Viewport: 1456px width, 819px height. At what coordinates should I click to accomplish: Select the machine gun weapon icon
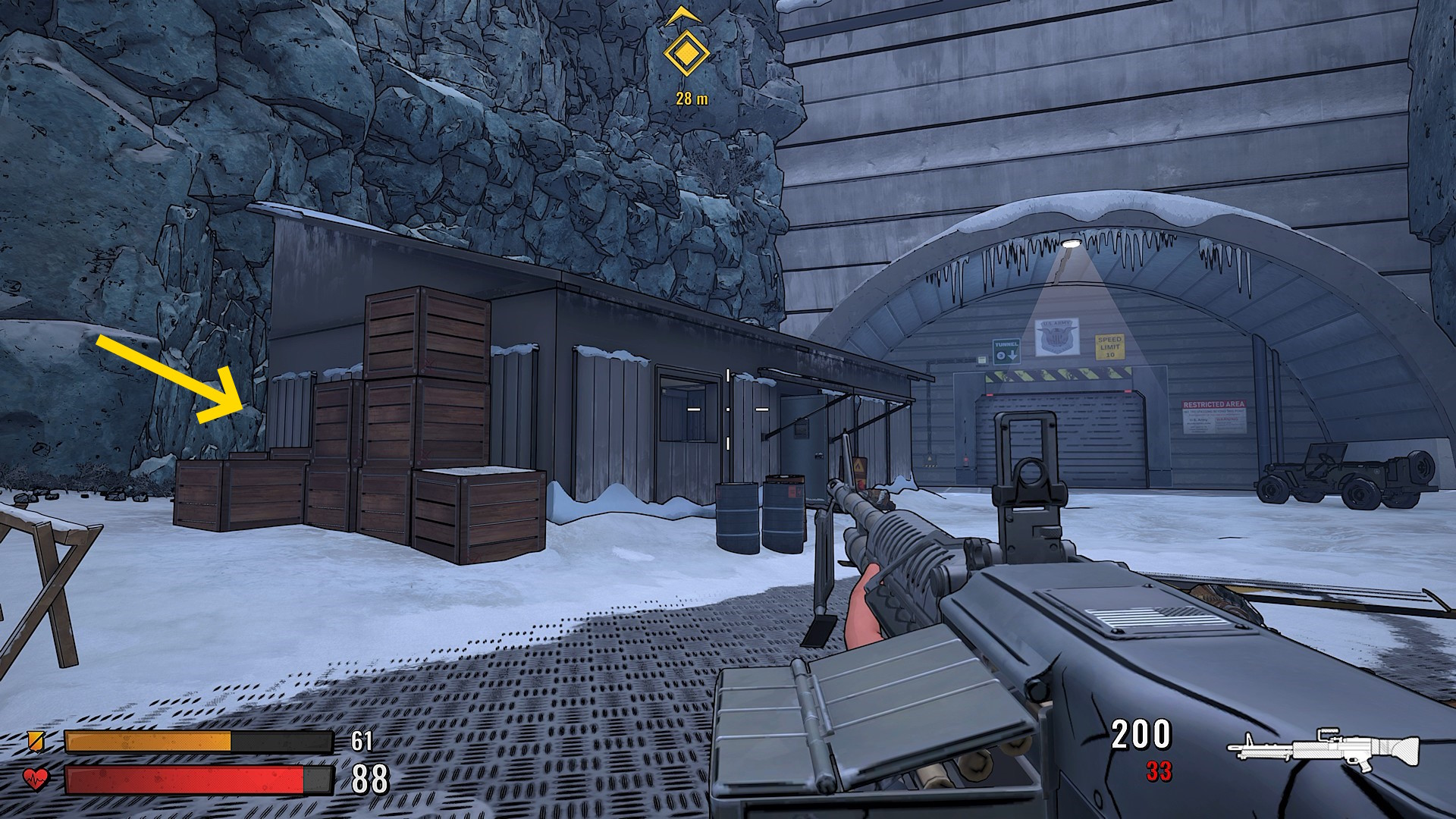(1323, 749)
